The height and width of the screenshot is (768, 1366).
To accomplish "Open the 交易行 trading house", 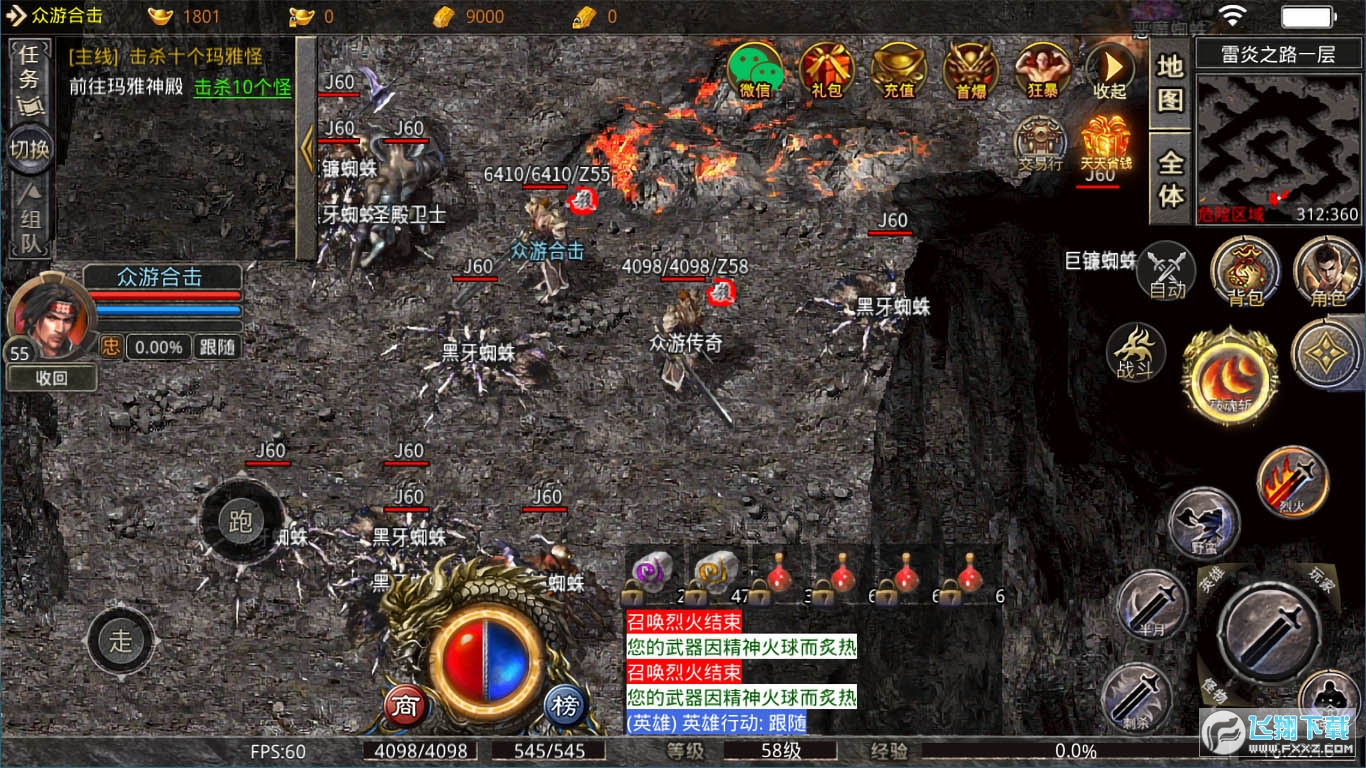I will (x=1040, y=144).
